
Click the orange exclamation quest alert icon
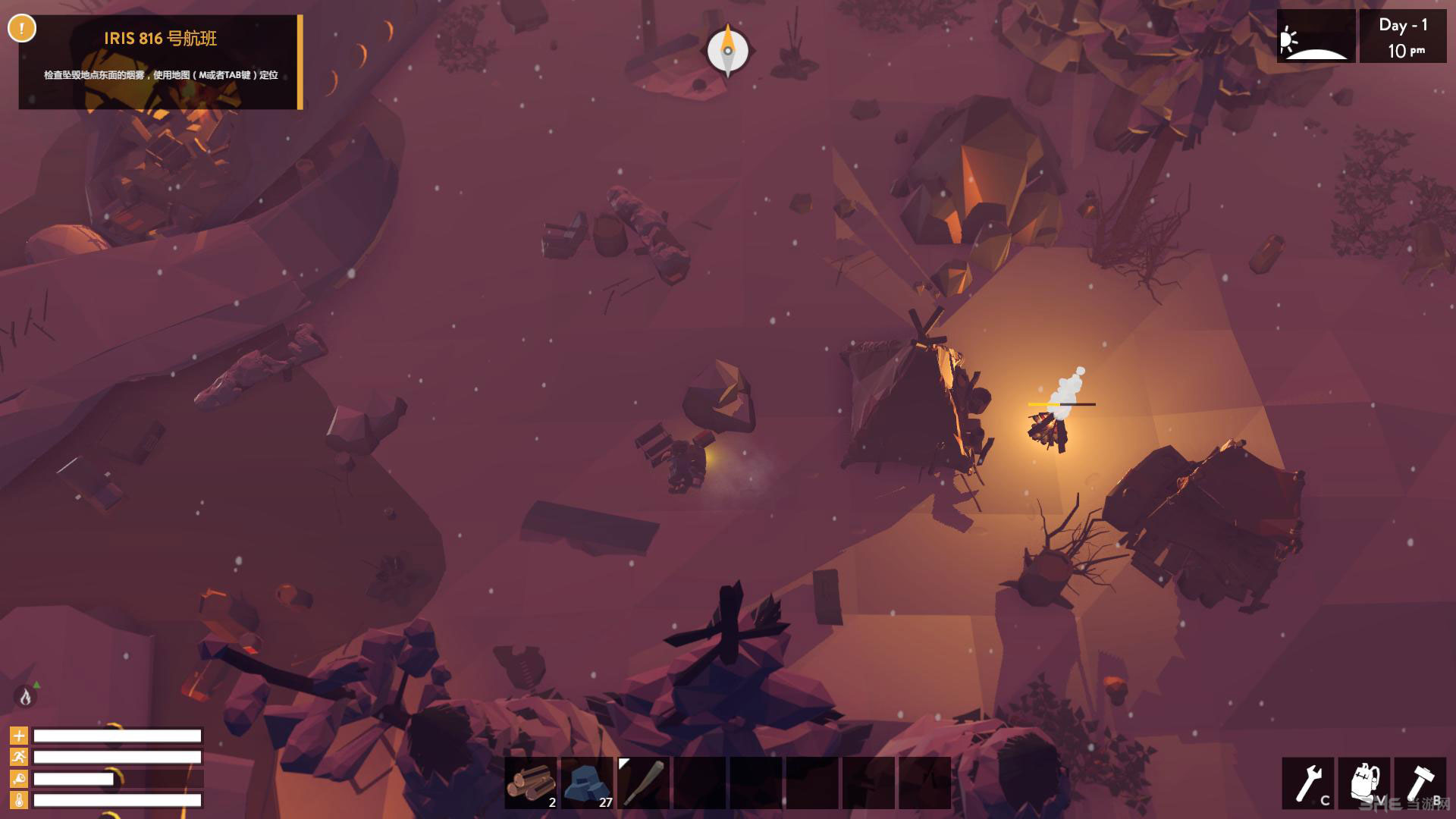(x=22, y=29)
